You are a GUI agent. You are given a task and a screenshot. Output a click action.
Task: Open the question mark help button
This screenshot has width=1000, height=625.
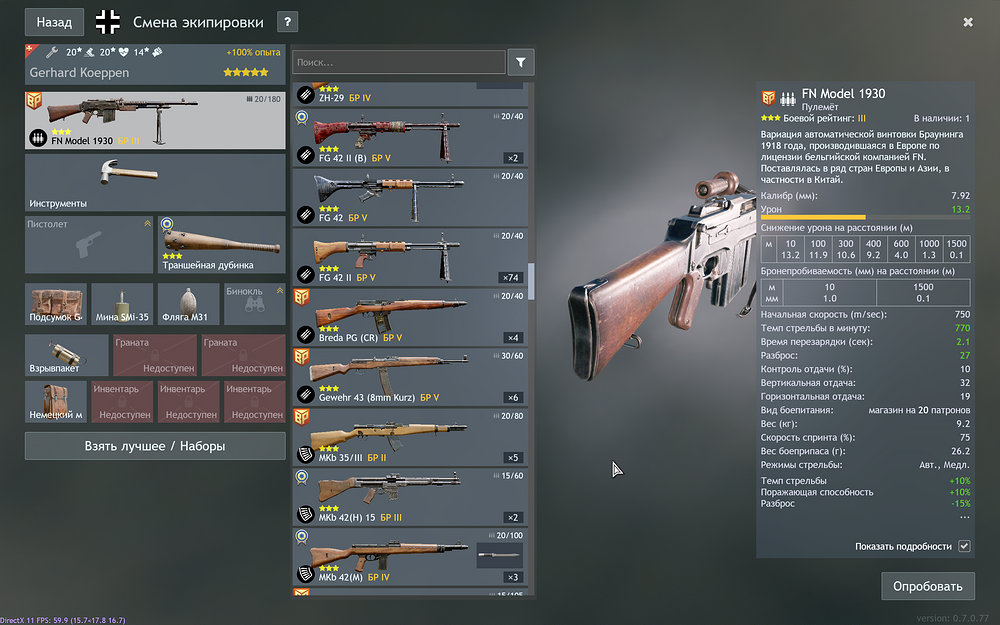tap(287, 22)
